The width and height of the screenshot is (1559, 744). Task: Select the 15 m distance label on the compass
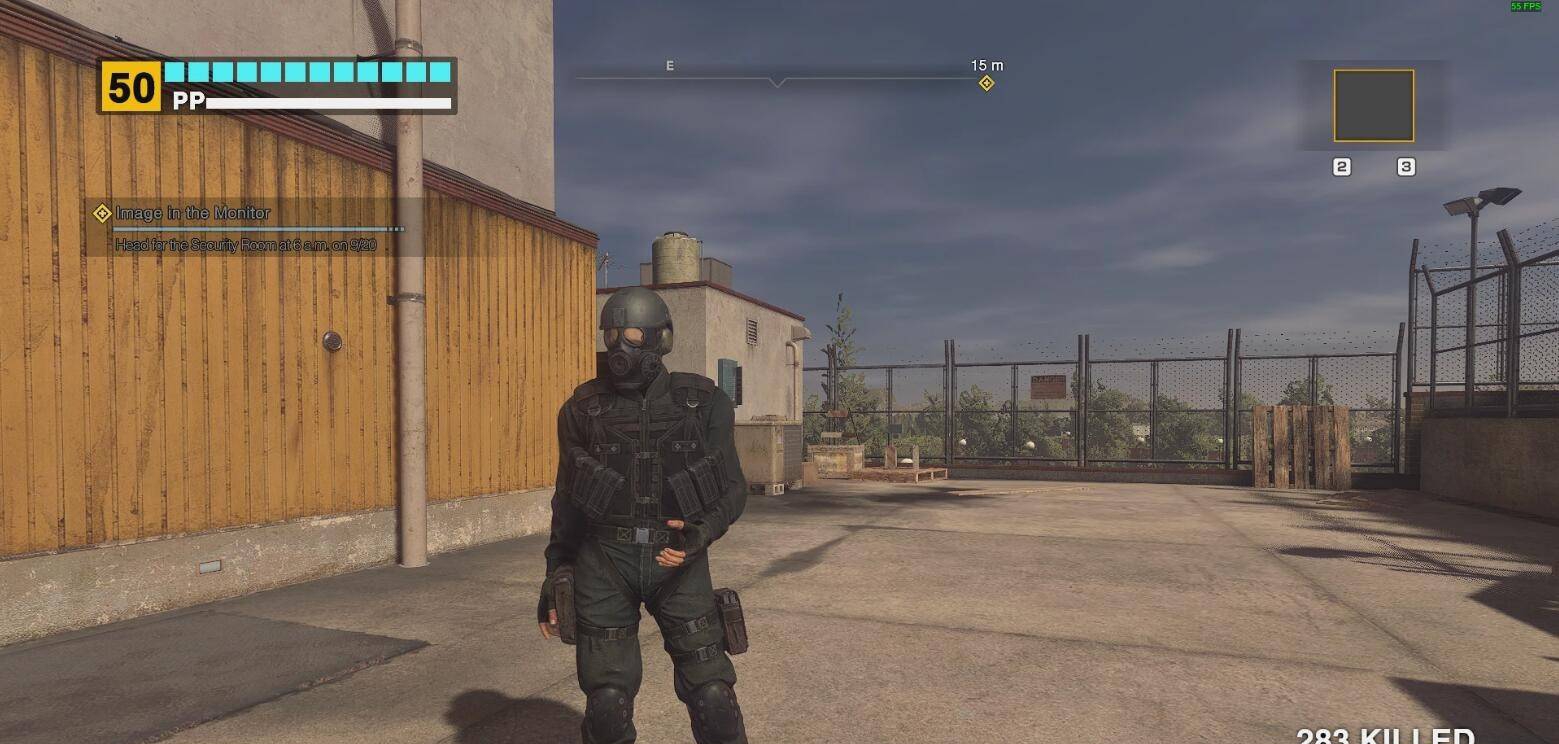(x=985, y=65)
